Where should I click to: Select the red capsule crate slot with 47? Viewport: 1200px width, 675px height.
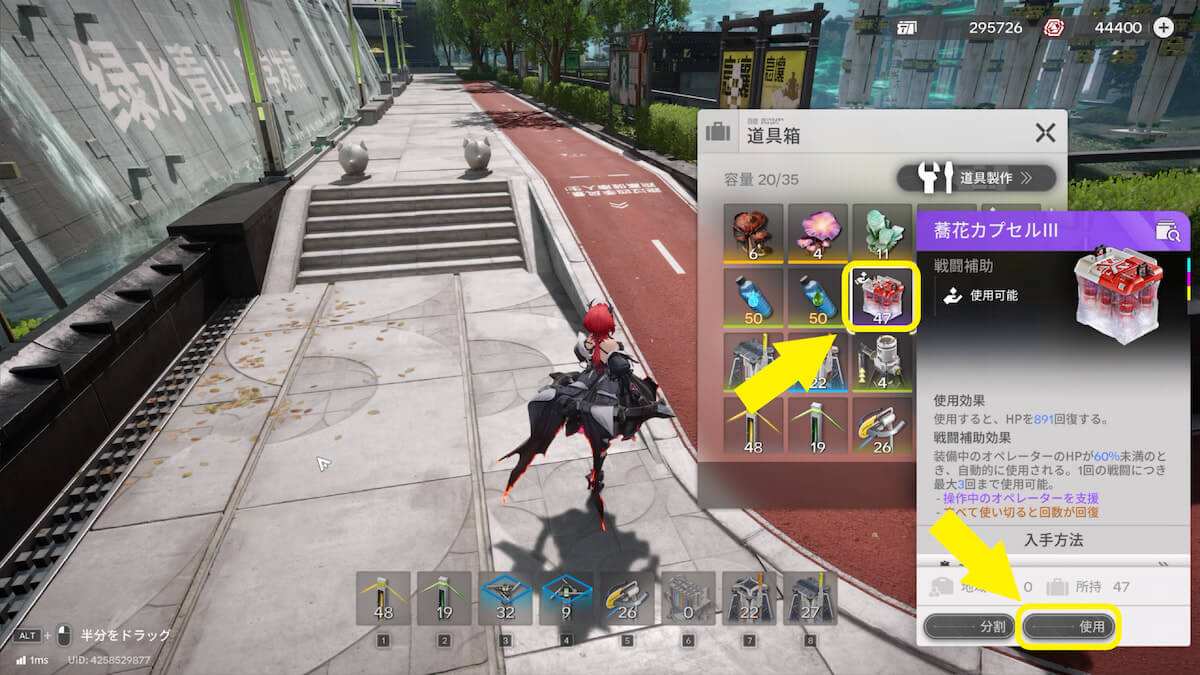(881, 297)
